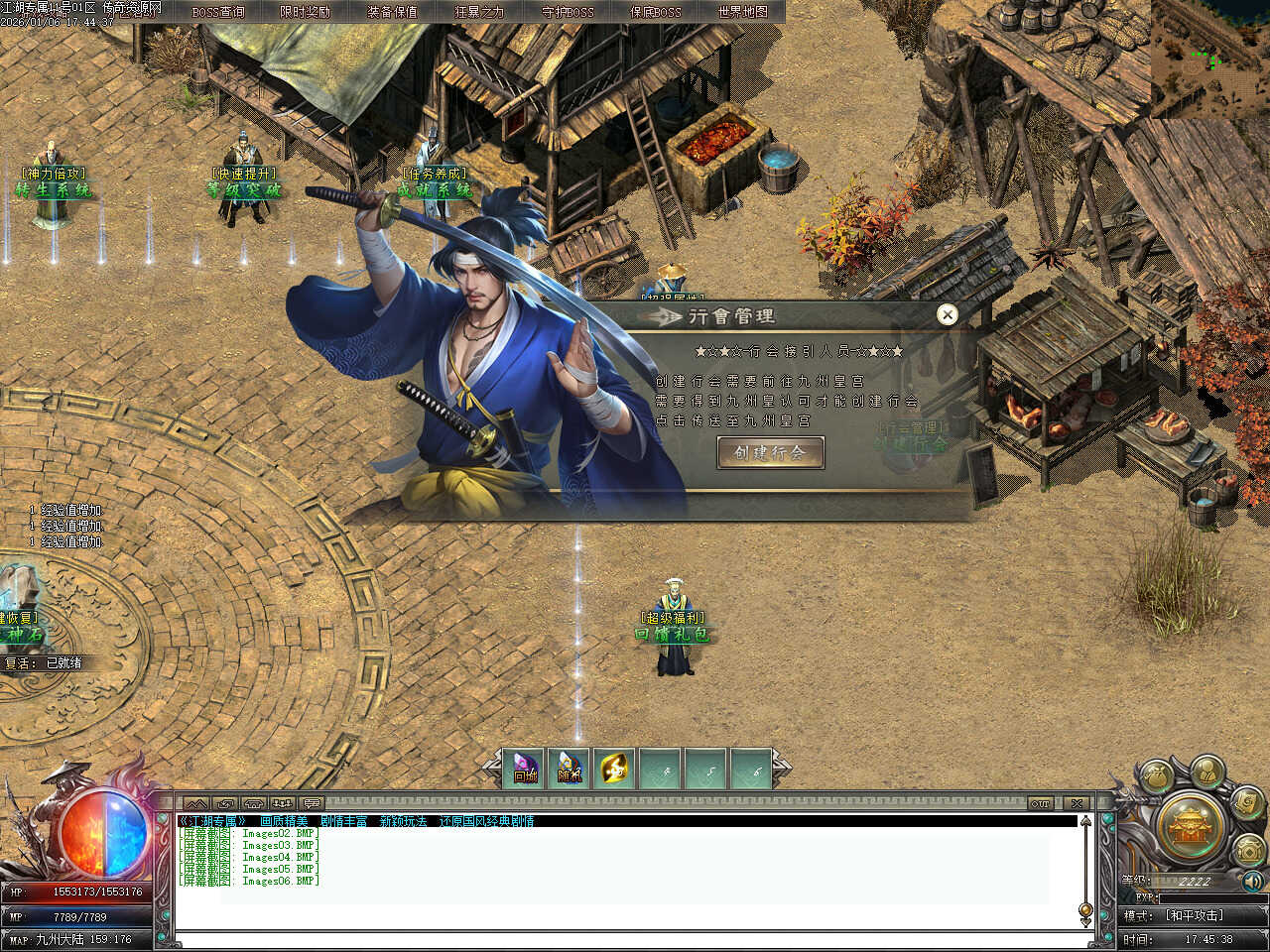Screen dimensions: 1270x952
Task: Show the 世界地图 world map
Action: click(742, 12)
